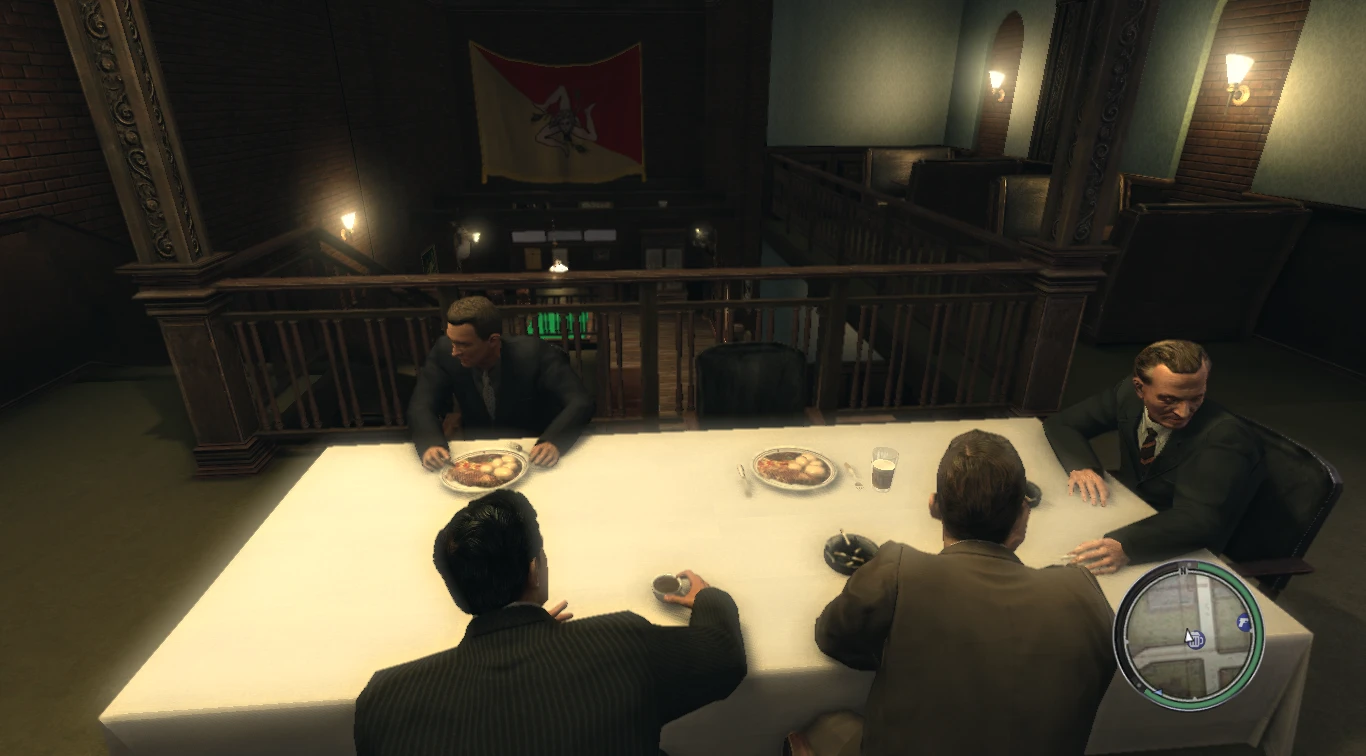The width and height of the screenshot is (1366, 756).
Task: Expand the minimap by clicking its center
Action: (x=1194, y=635)
